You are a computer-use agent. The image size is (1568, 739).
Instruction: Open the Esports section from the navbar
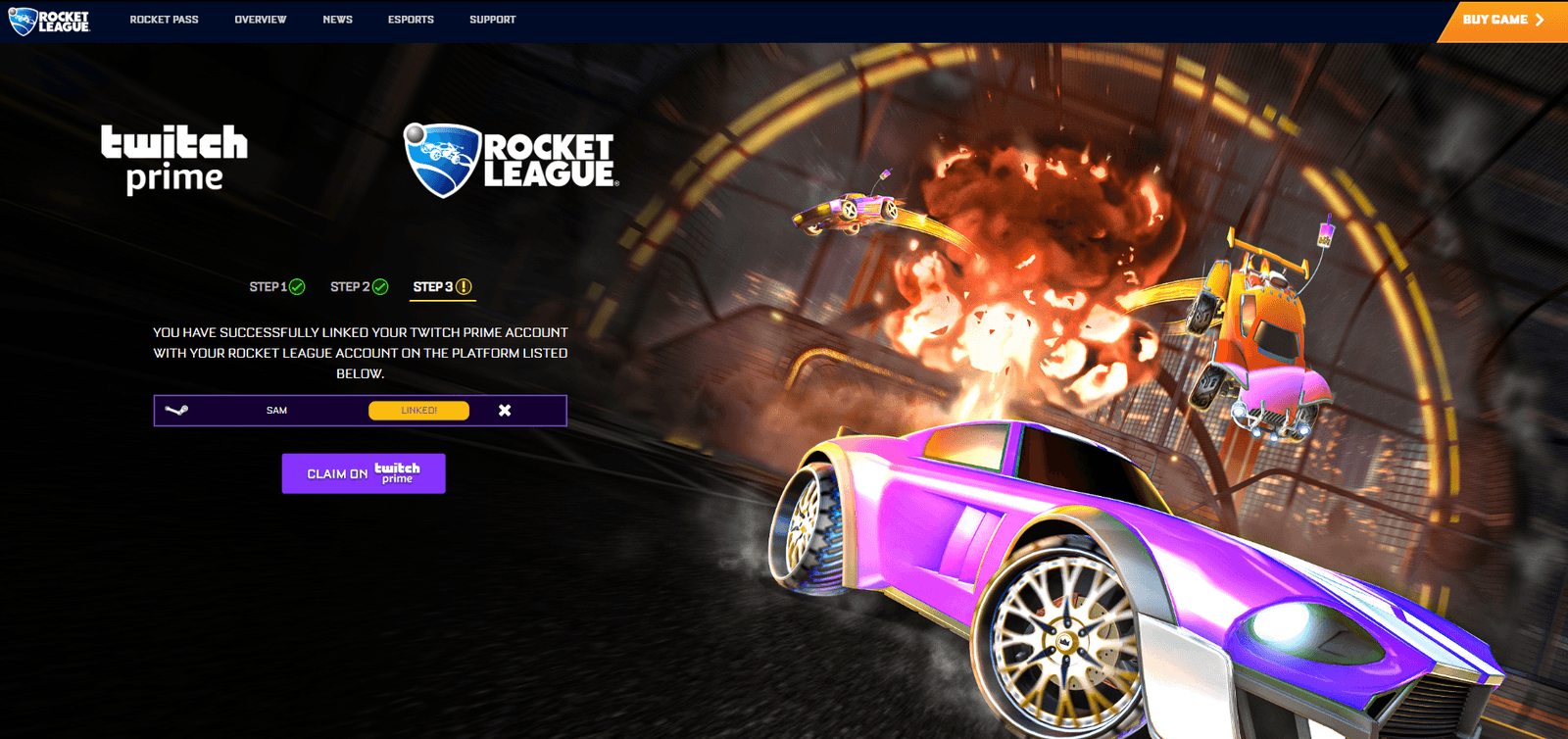click(x=411, y=19)
